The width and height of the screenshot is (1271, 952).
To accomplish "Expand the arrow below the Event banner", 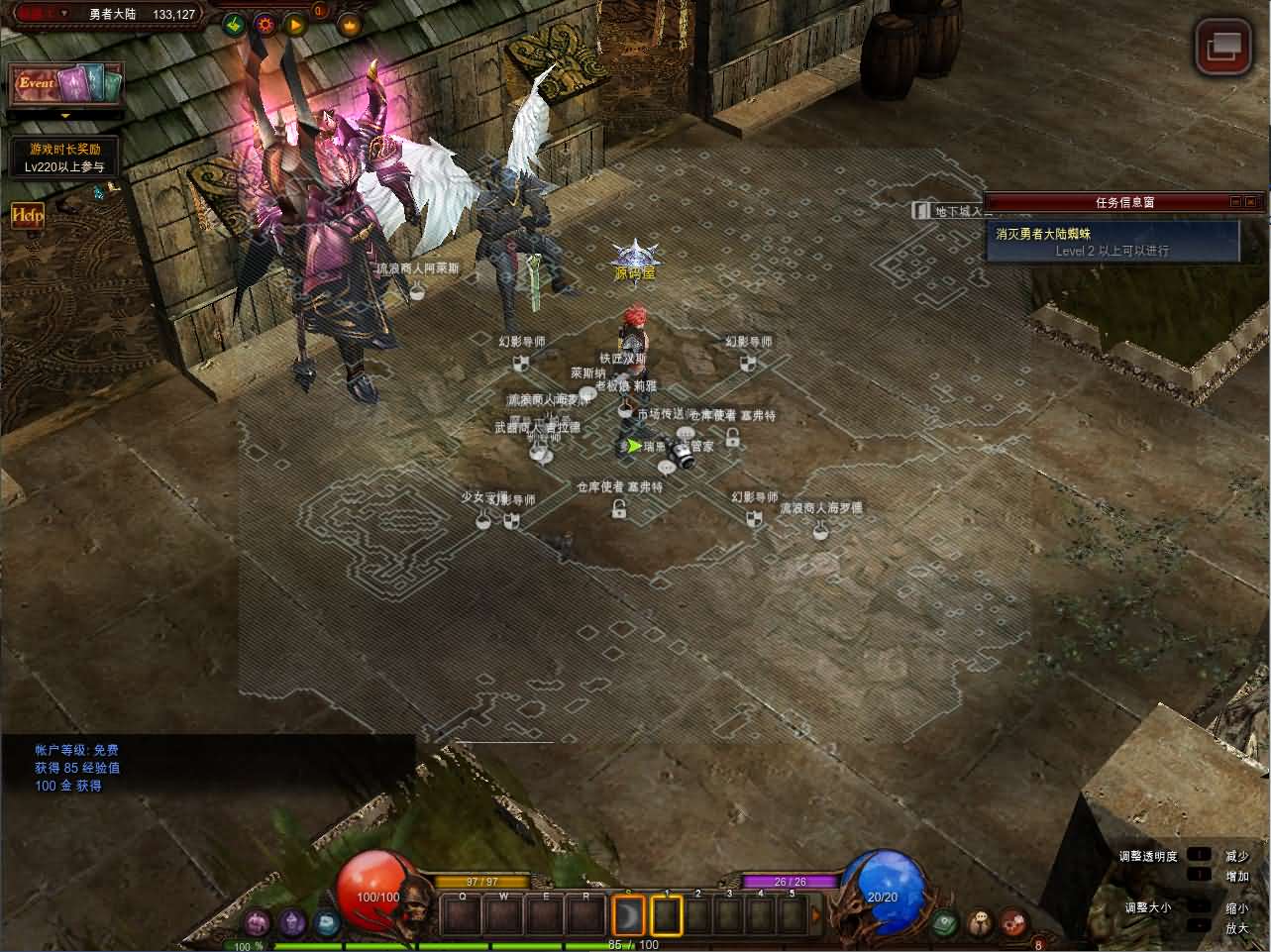I will tap(66, 116).
